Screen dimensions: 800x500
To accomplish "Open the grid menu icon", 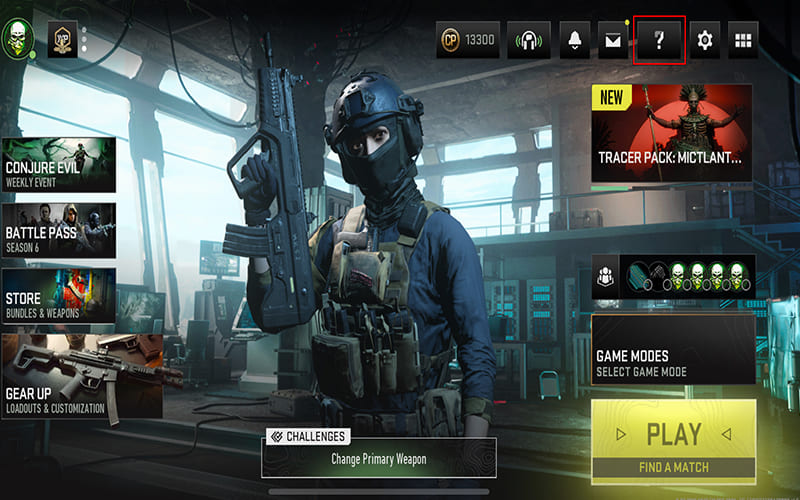I will point(742,40).
